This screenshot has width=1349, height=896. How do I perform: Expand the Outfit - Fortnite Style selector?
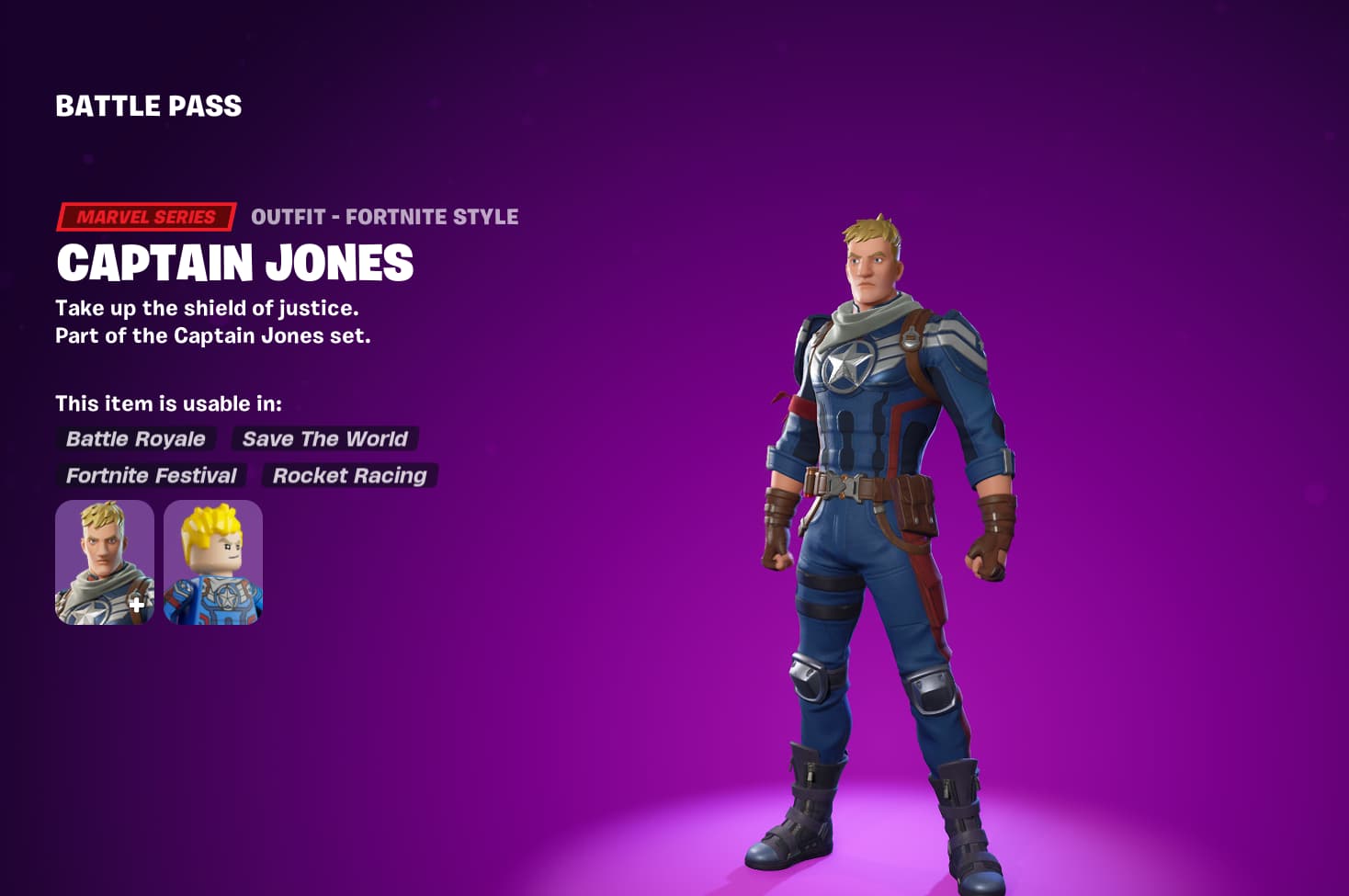point(384,216)
